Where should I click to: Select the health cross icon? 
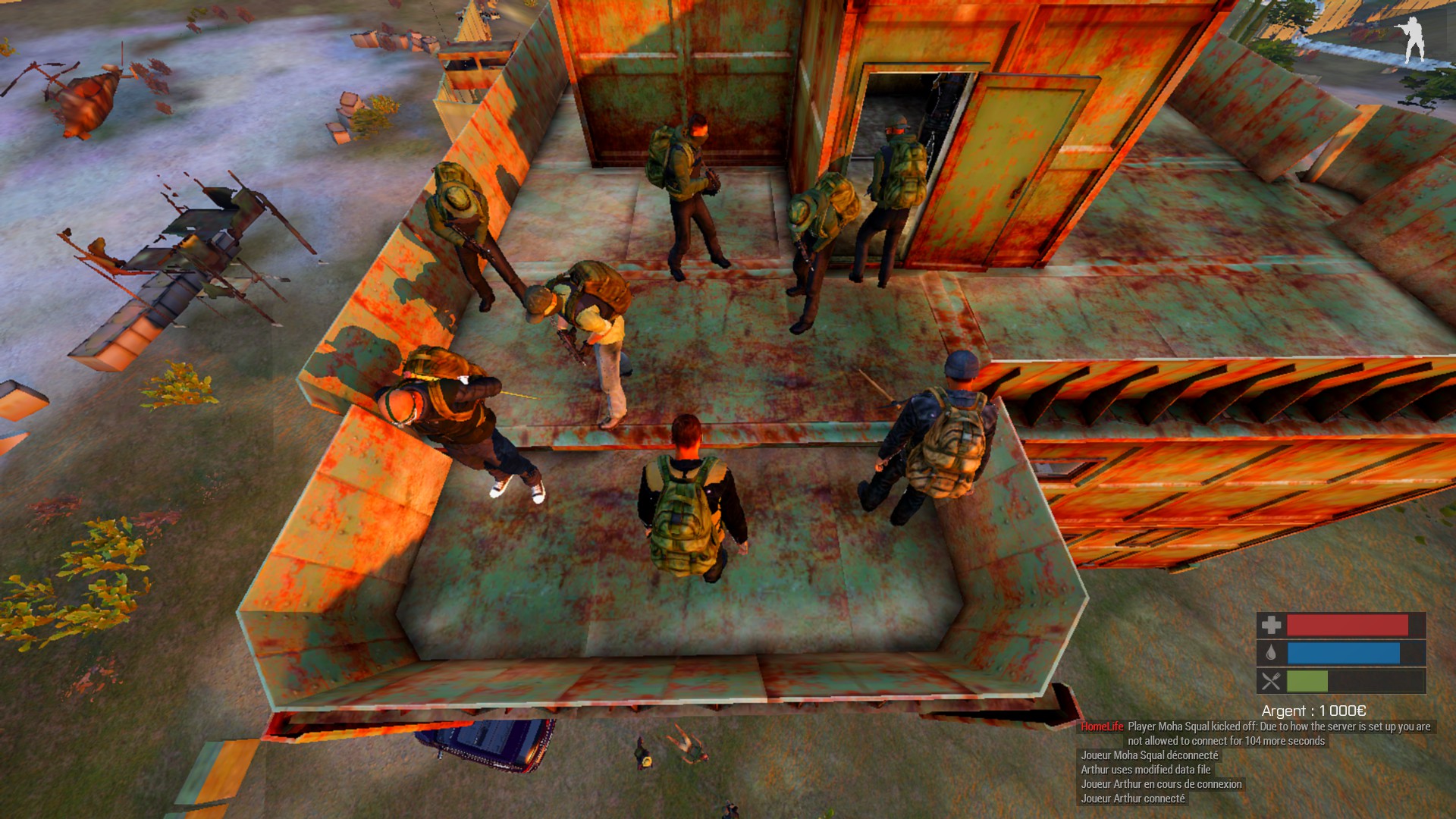[x=1271, y=626]
